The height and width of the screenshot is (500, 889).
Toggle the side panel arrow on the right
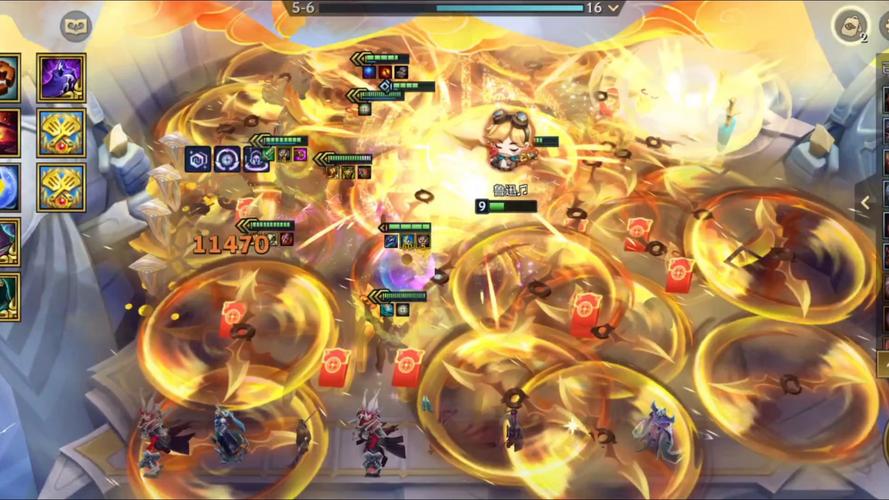tap(865, 203)
